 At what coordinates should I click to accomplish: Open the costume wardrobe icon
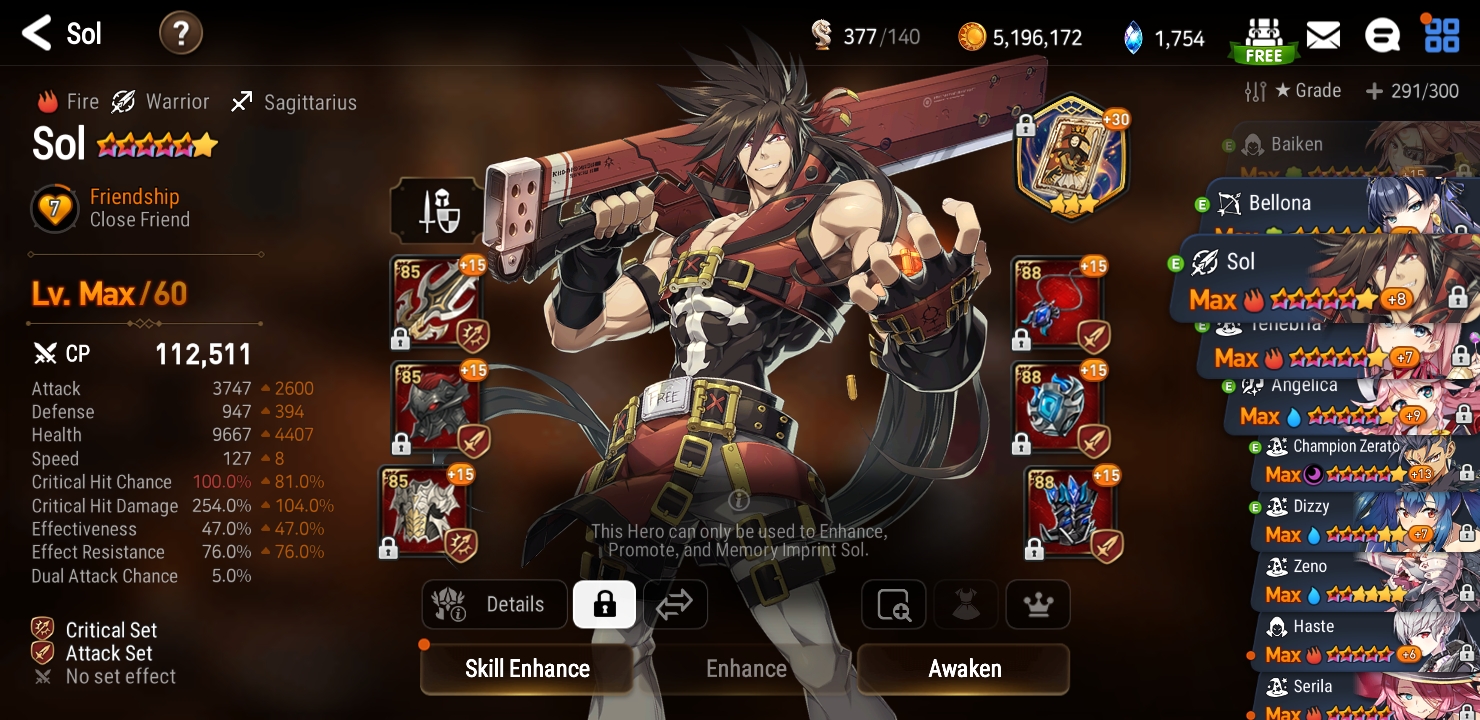pyautogui.click(x=965, y=604)
